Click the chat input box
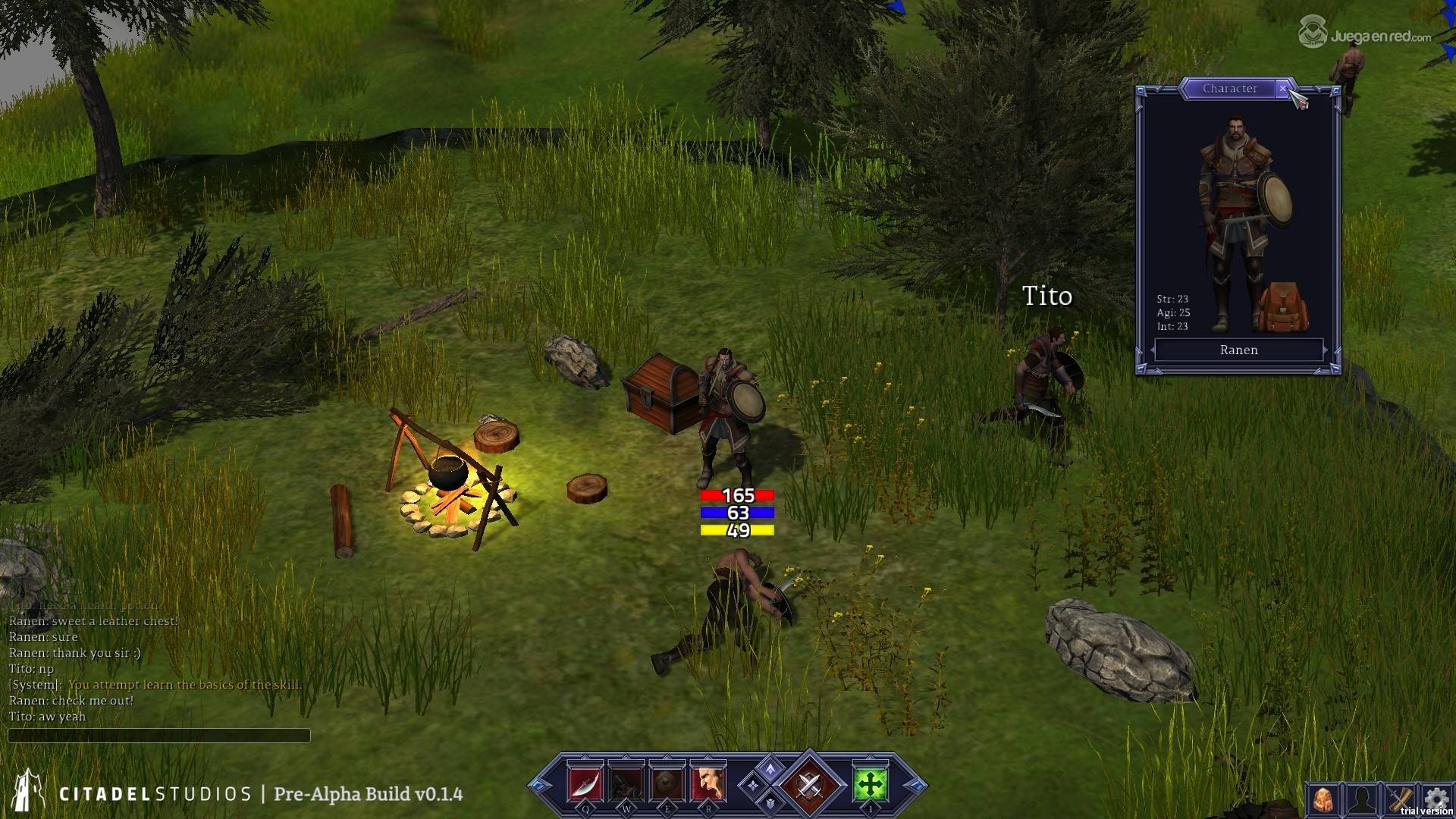The image size is (1456, 819). tap(158, 736)
